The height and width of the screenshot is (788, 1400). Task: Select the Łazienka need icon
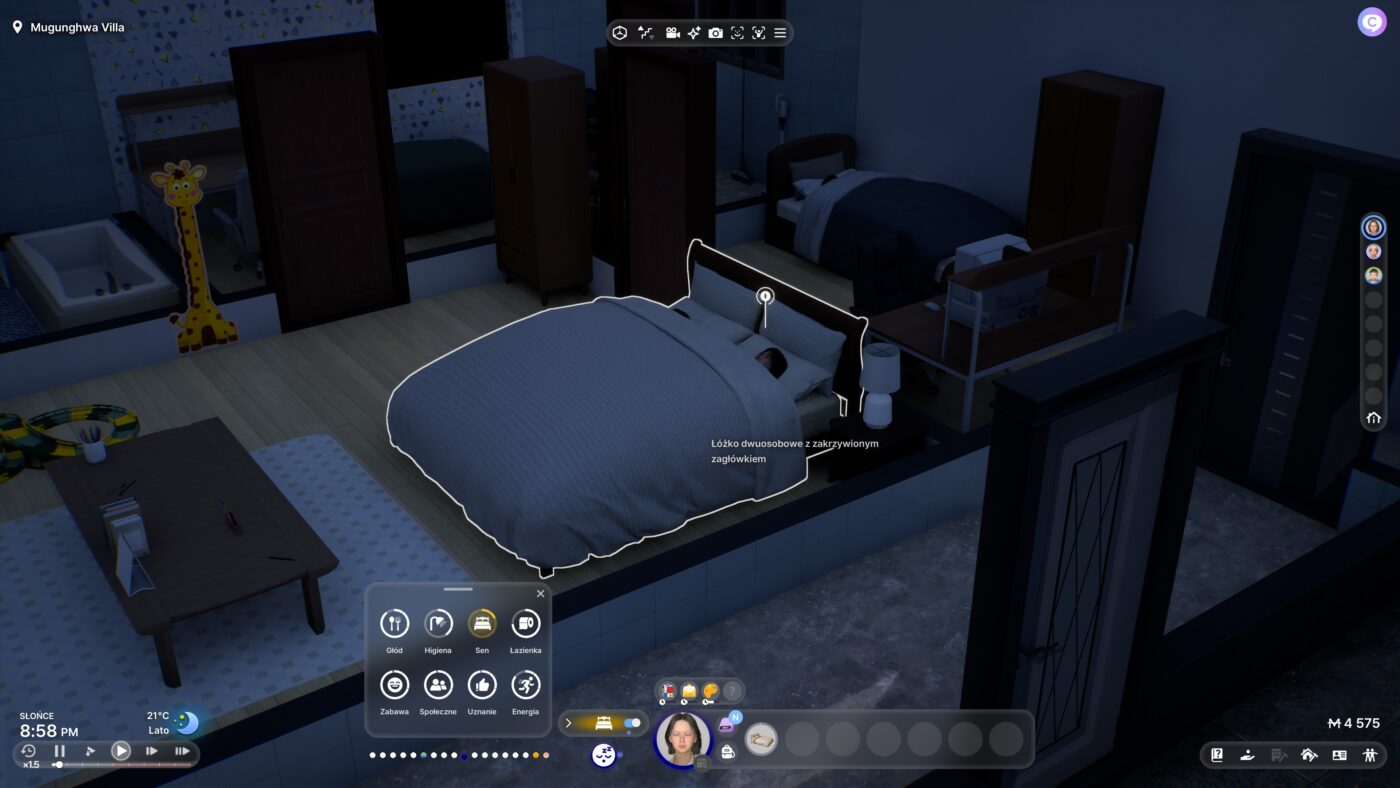coord(526,624)
